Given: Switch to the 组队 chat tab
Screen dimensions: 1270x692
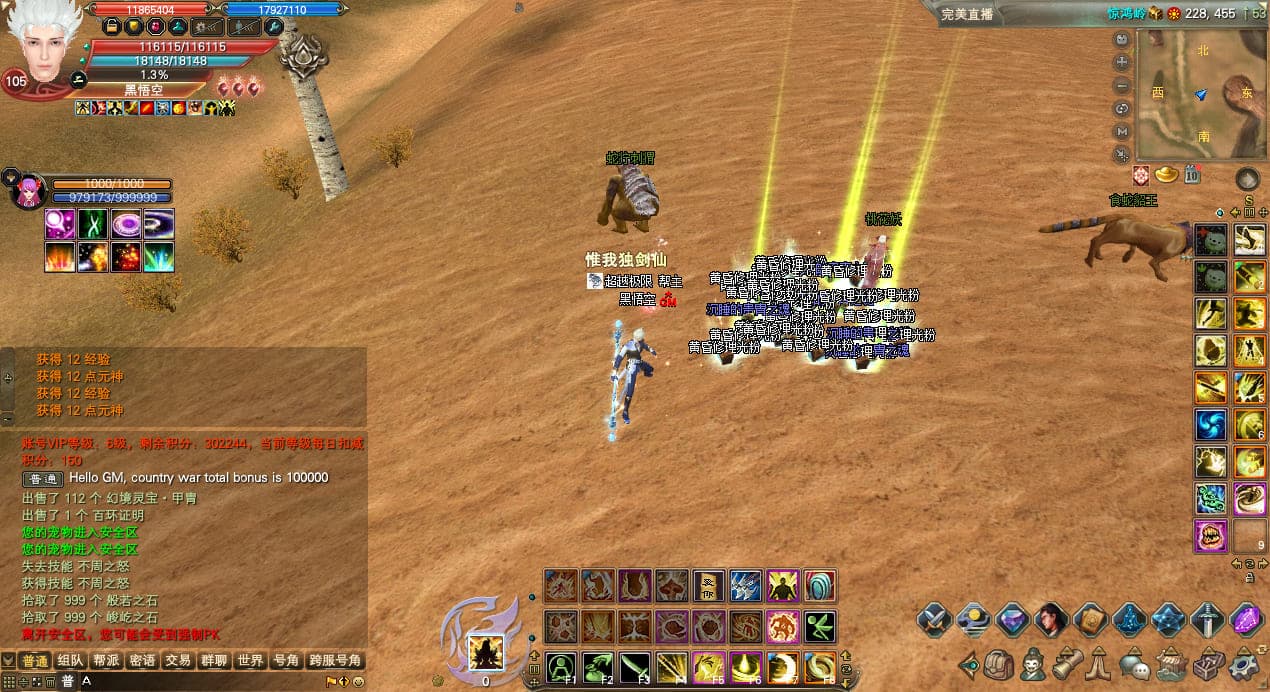Looking at the screenshot, I should (70, 661).
